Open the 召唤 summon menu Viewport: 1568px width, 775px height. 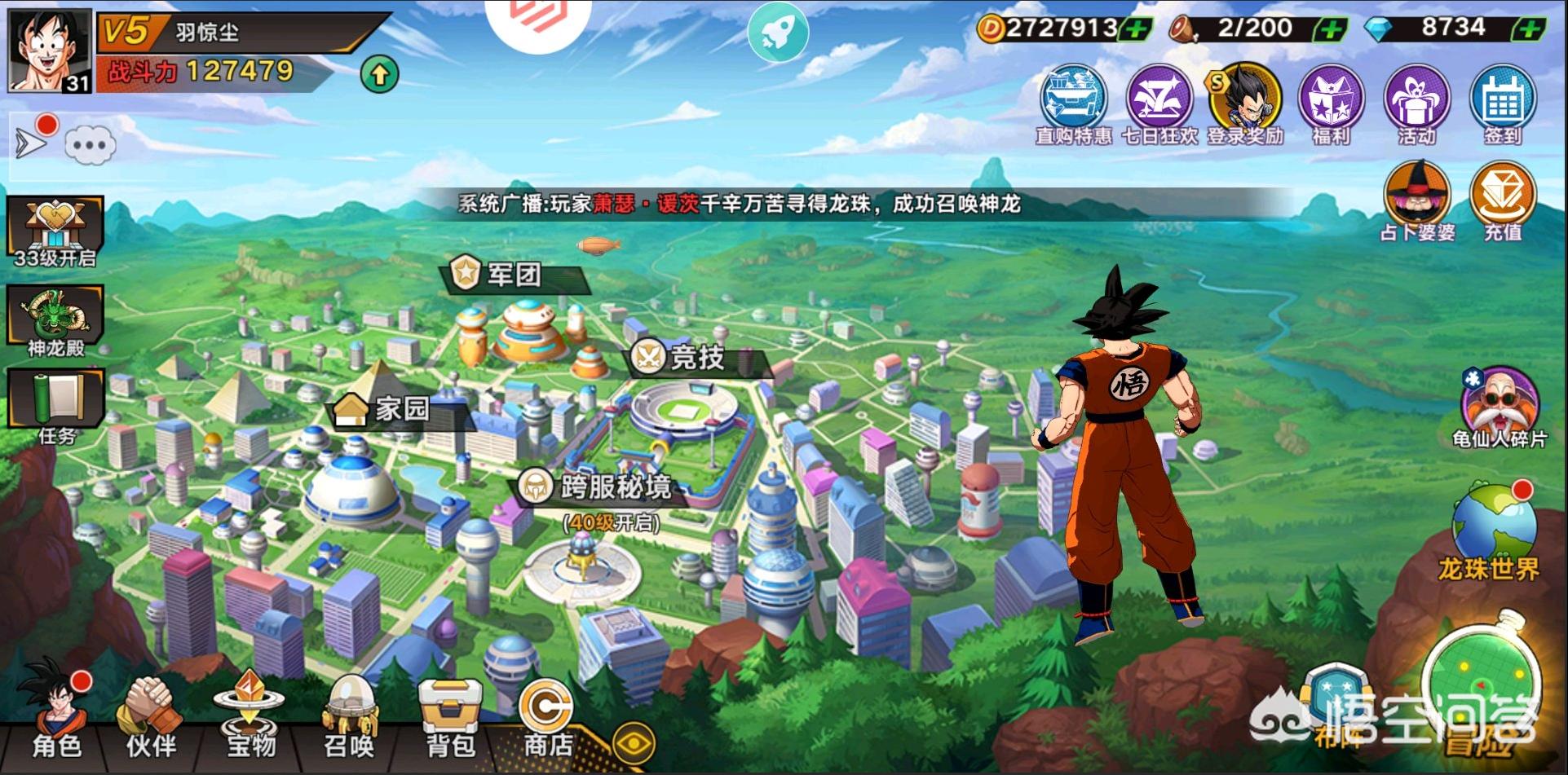pos(349,717)
